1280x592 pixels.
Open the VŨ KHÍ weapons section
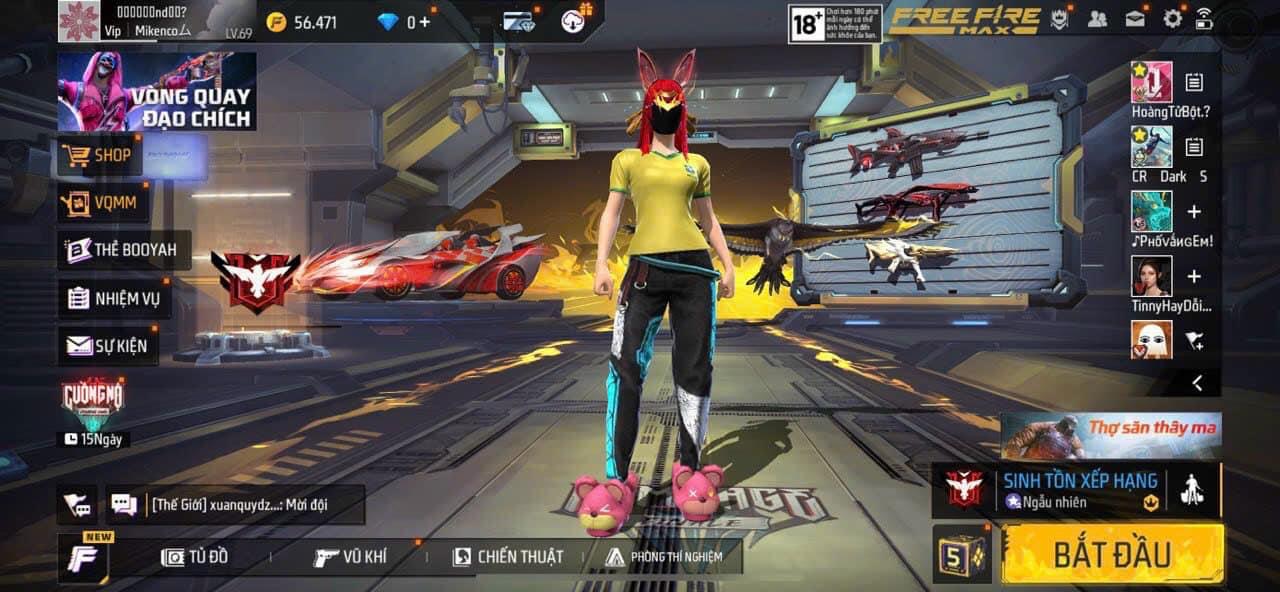pos(351,557)
